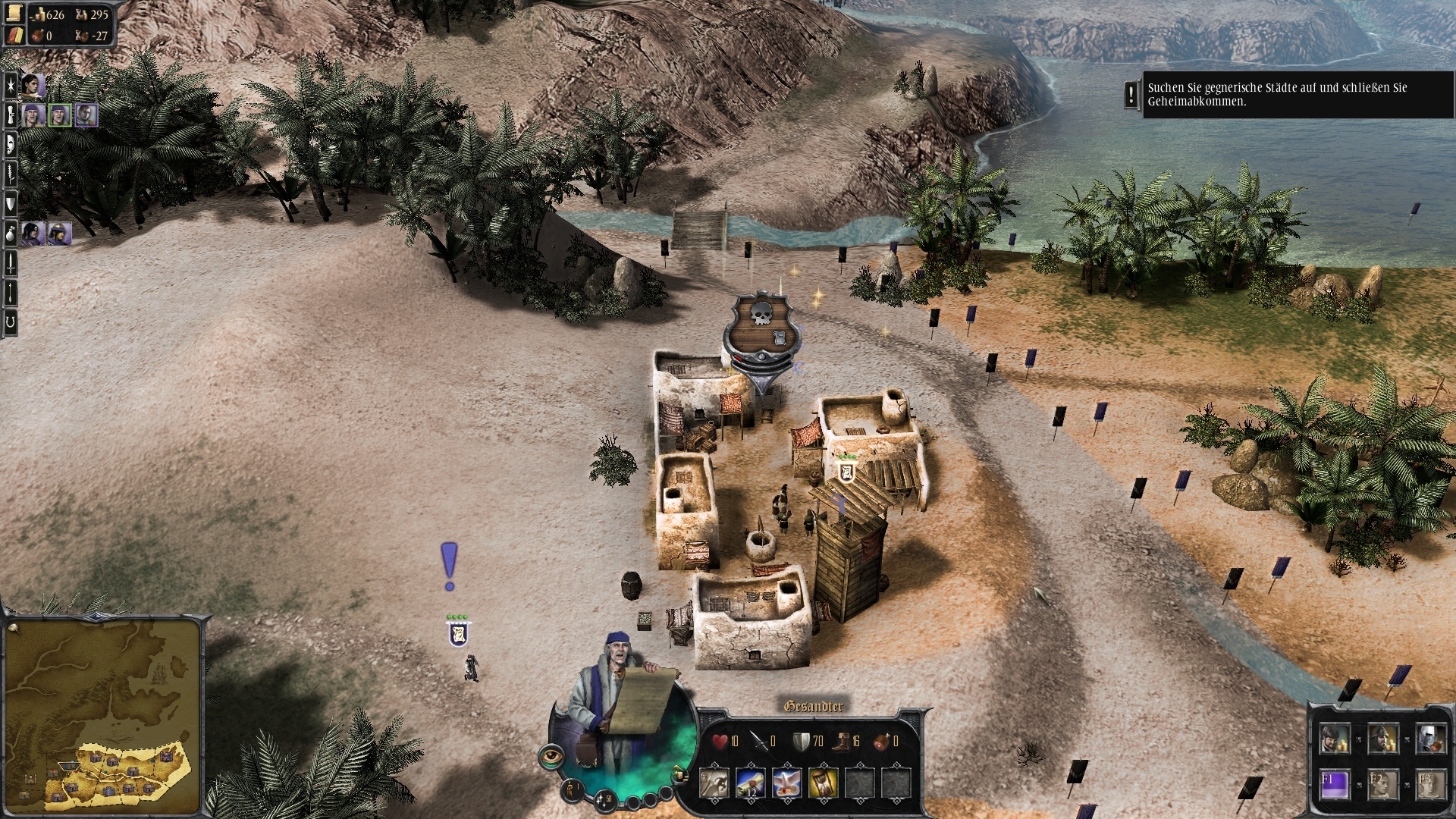Select the potion flask icon on the left sidebar
The height and width of the screenshot is (819, 1456).
[x=10, y=231]
